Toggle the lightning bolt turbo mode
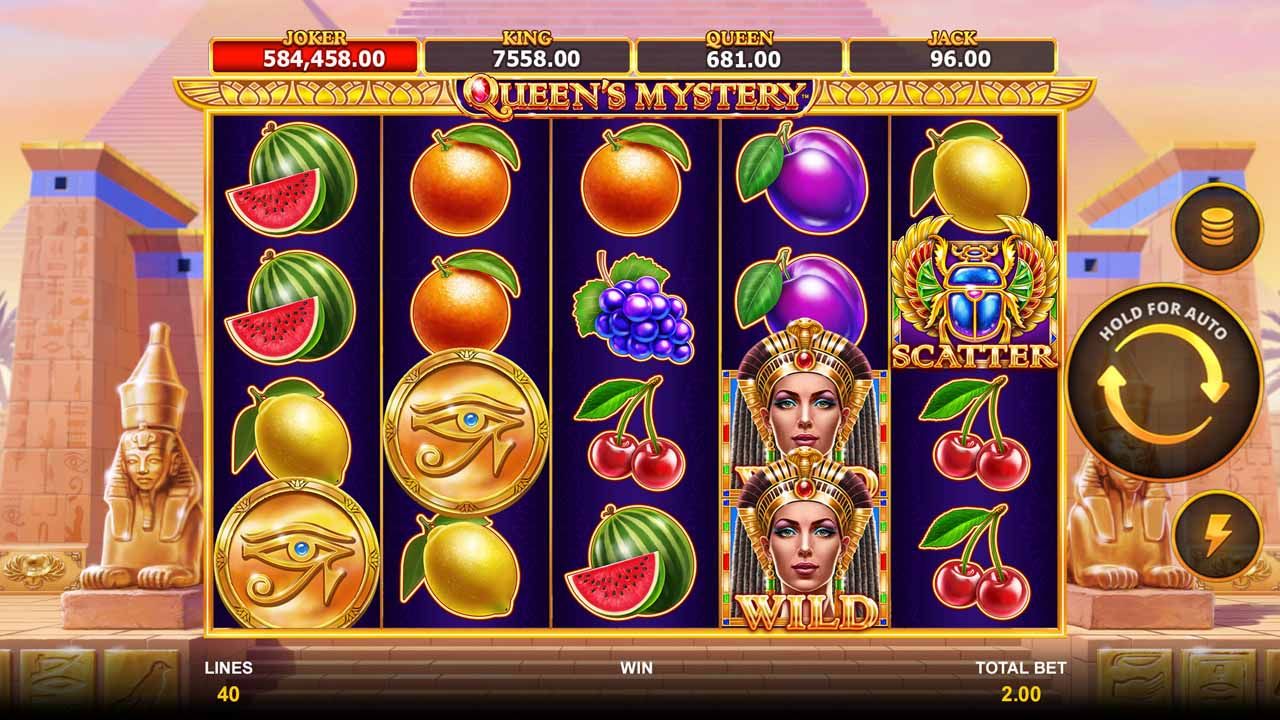 pos(1216,537)
